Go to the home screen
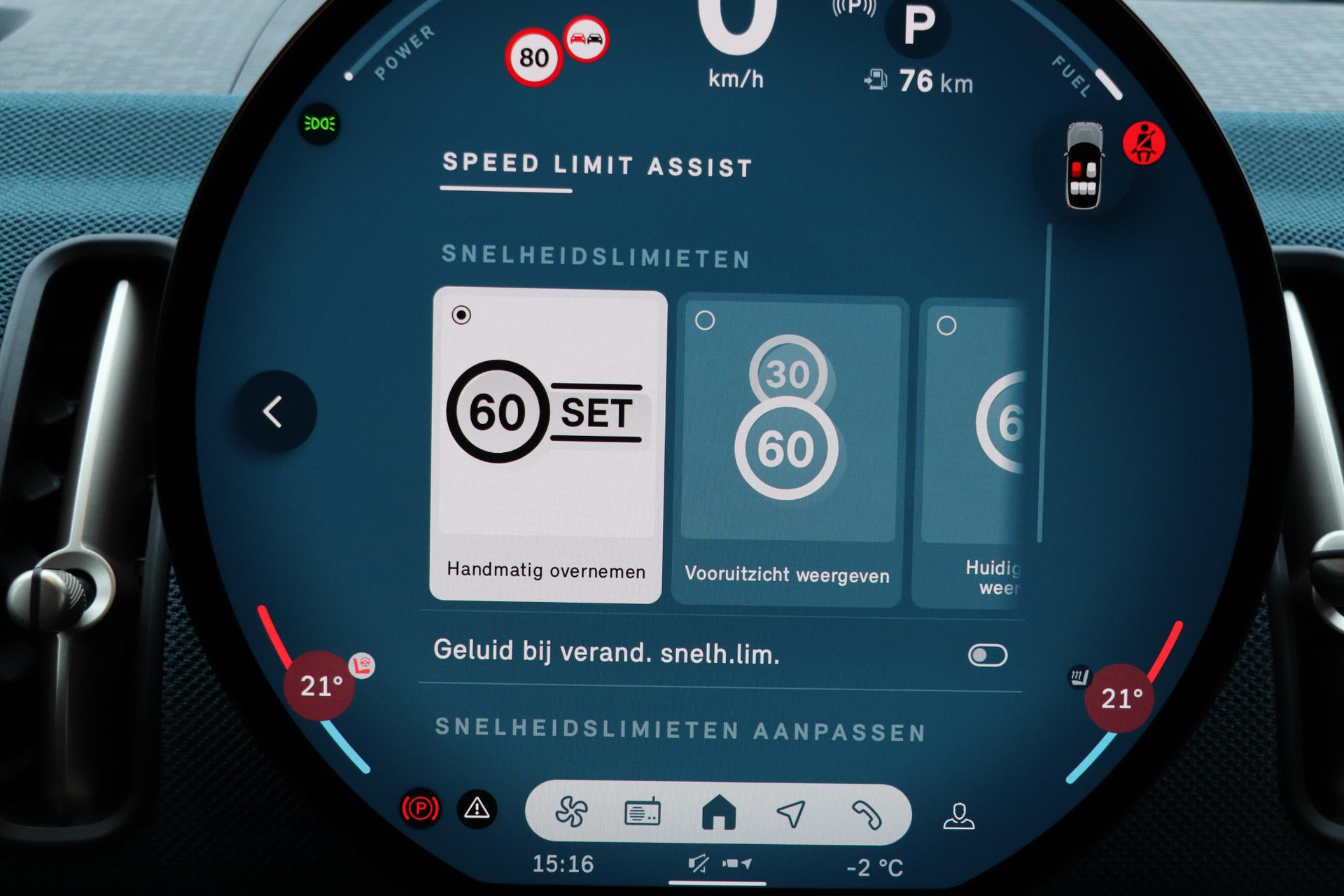The image size is (1344, 896). 718,813
